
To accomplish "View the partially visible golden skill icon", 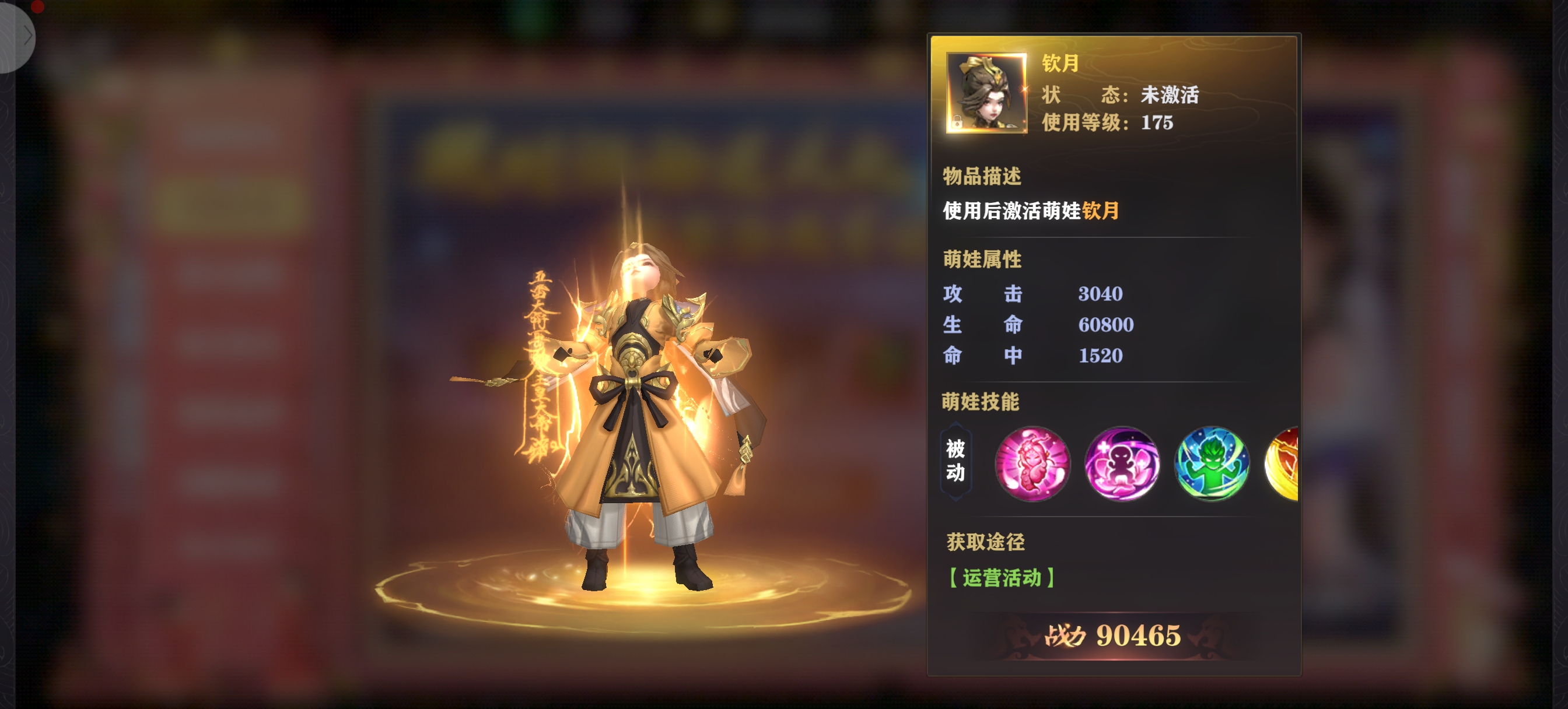I will [1283, 464].
